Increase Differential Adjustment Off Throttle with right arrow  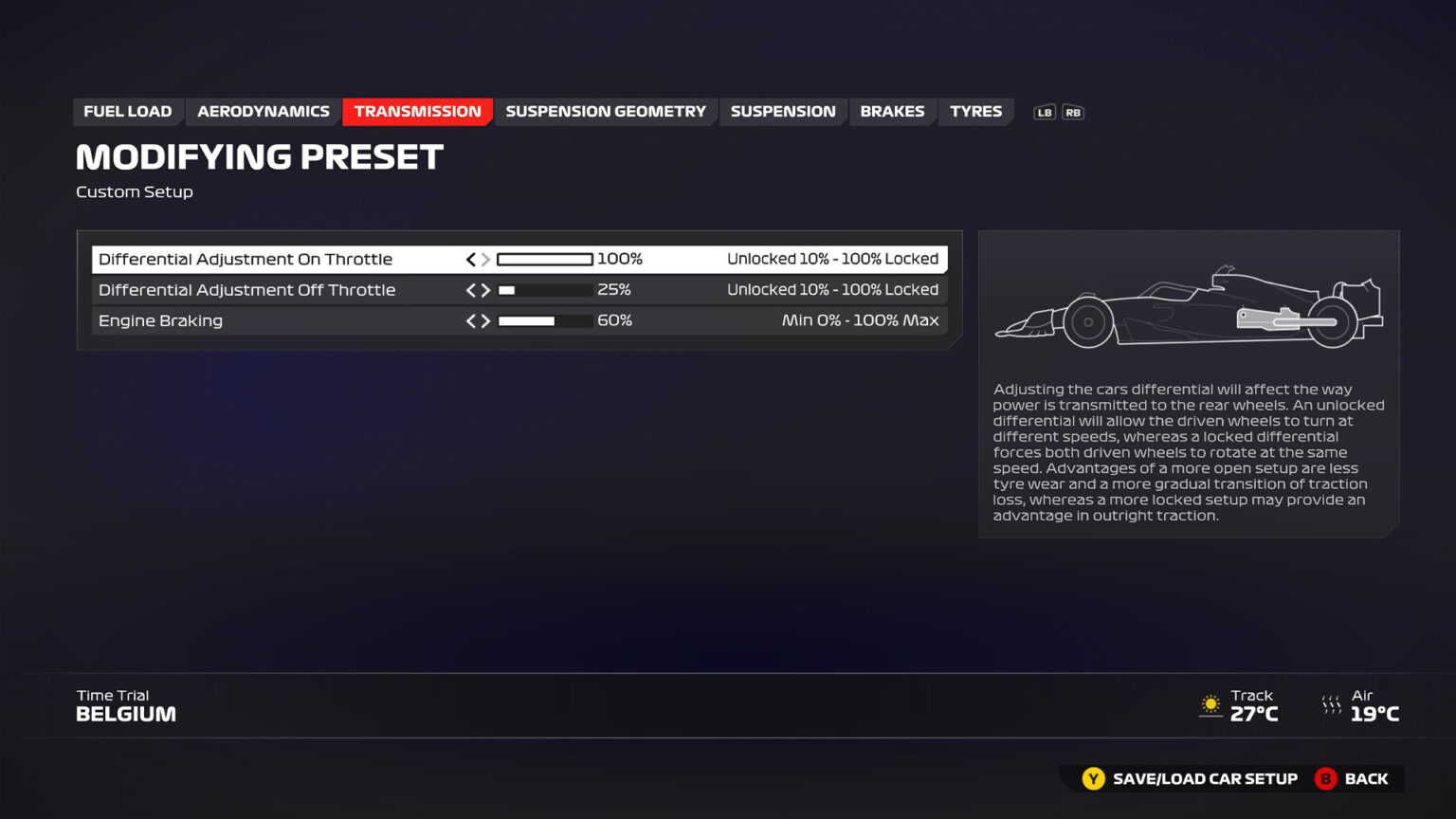pos(485,290)
